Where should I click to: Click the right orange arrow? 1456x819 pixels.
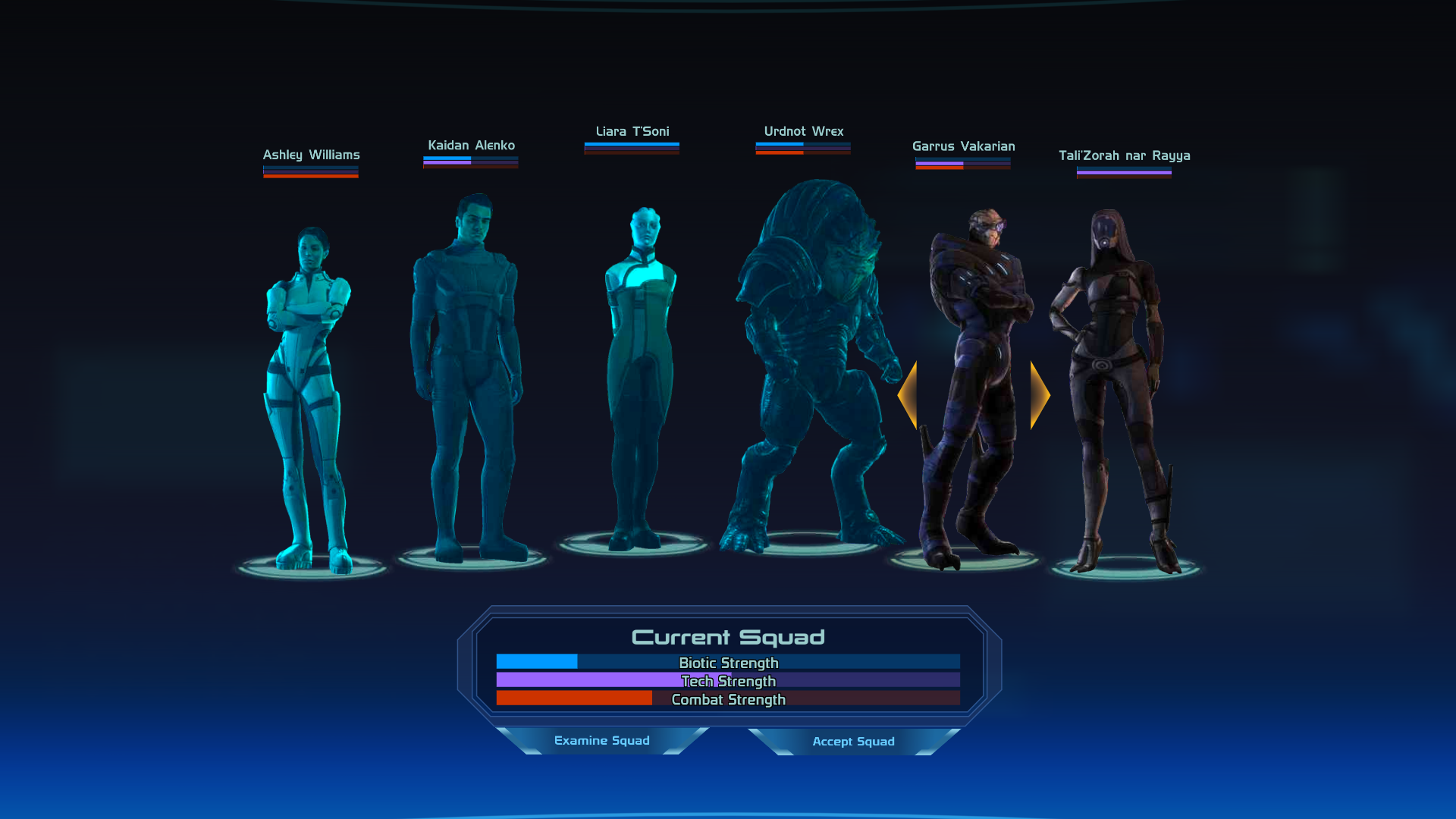coord(1037,394)
